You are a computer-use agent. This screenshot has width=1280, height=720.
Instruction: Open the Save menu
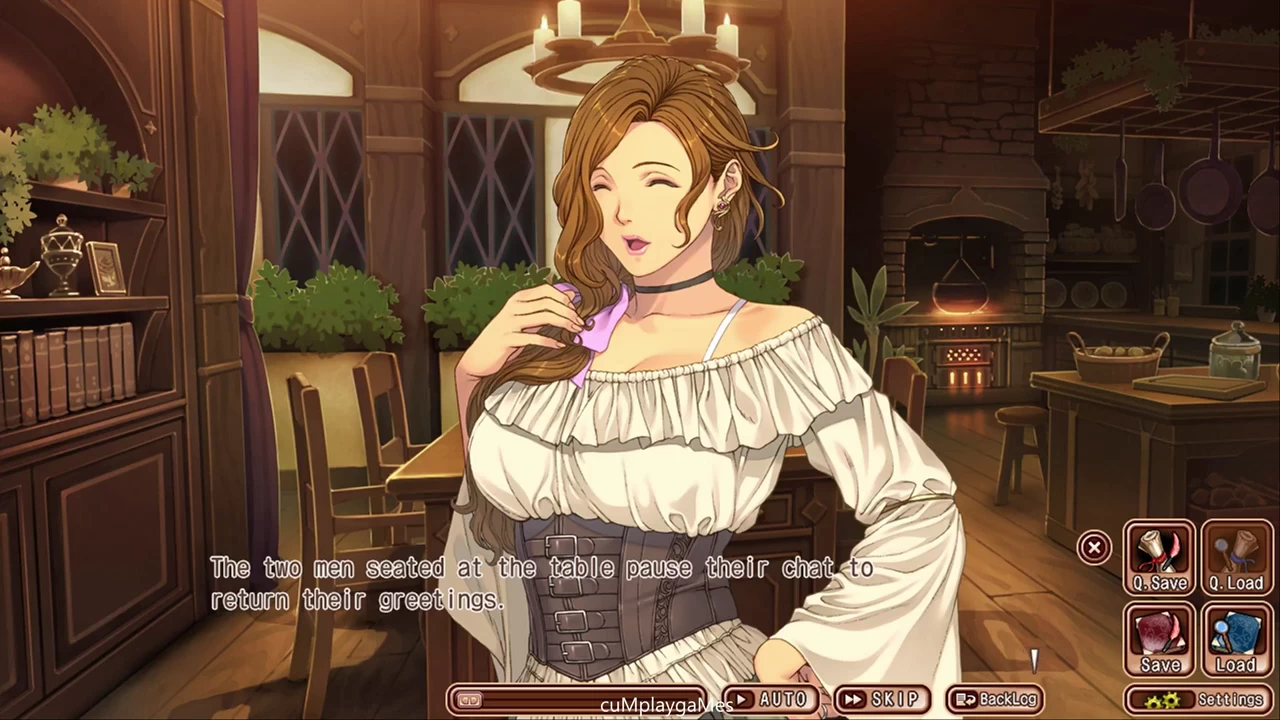(x=1159, y=640)
